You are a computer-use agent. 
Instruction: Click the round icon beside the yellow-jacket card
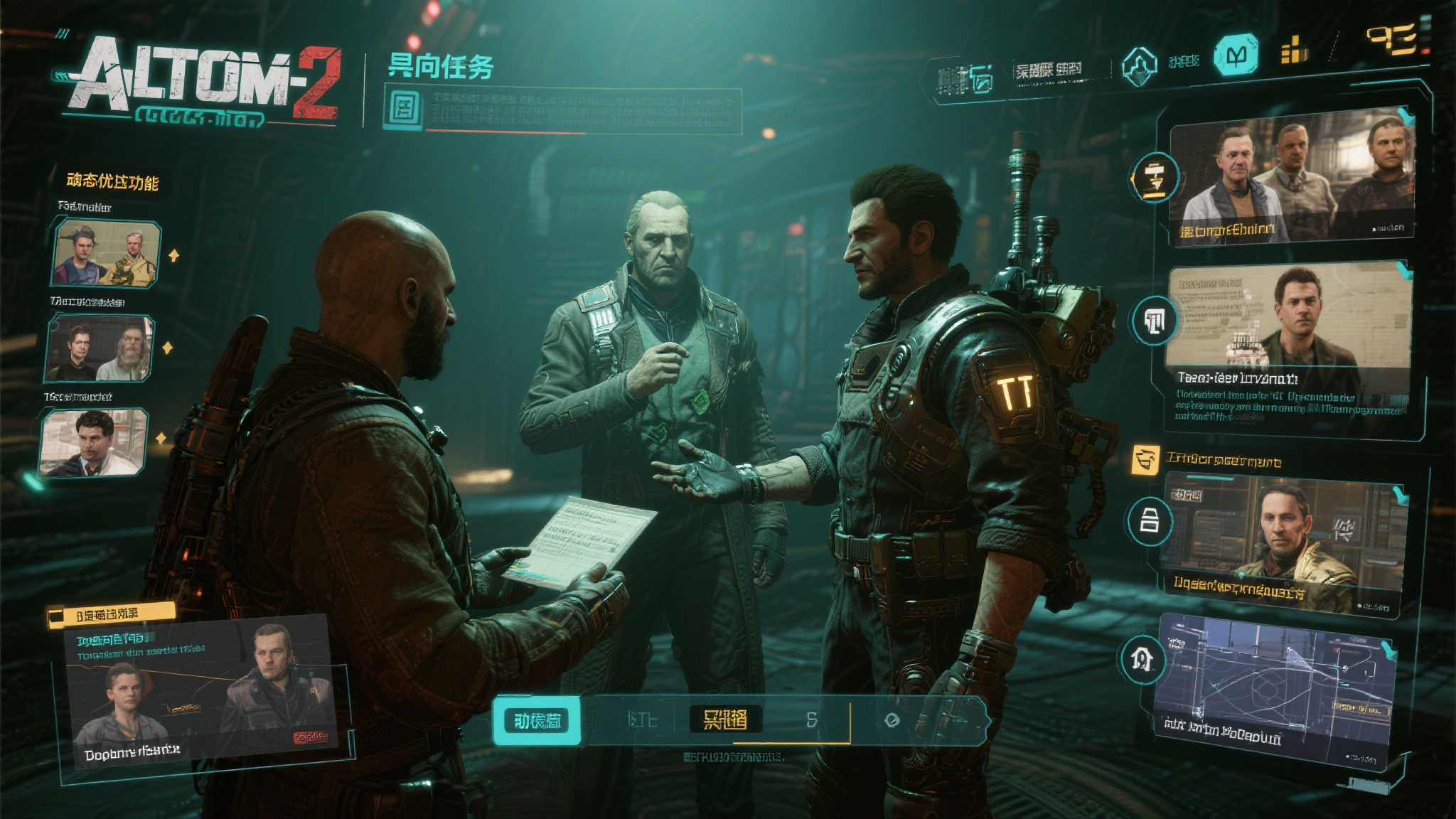tap(1149, 521)
